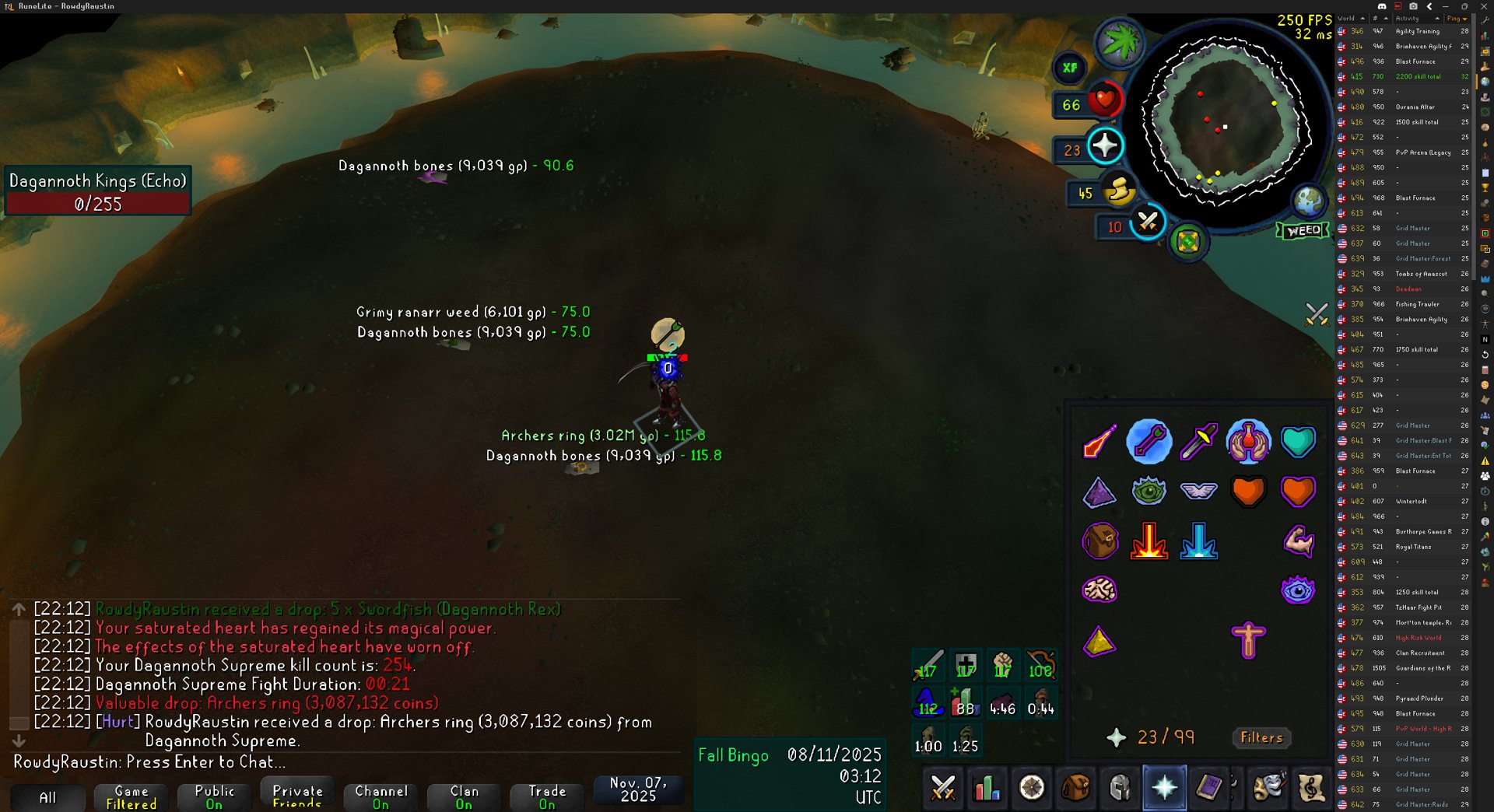Toggle the XP drops orb
The height and width of the screenshot is (812, 1494).
click(x=1070, y=68)
